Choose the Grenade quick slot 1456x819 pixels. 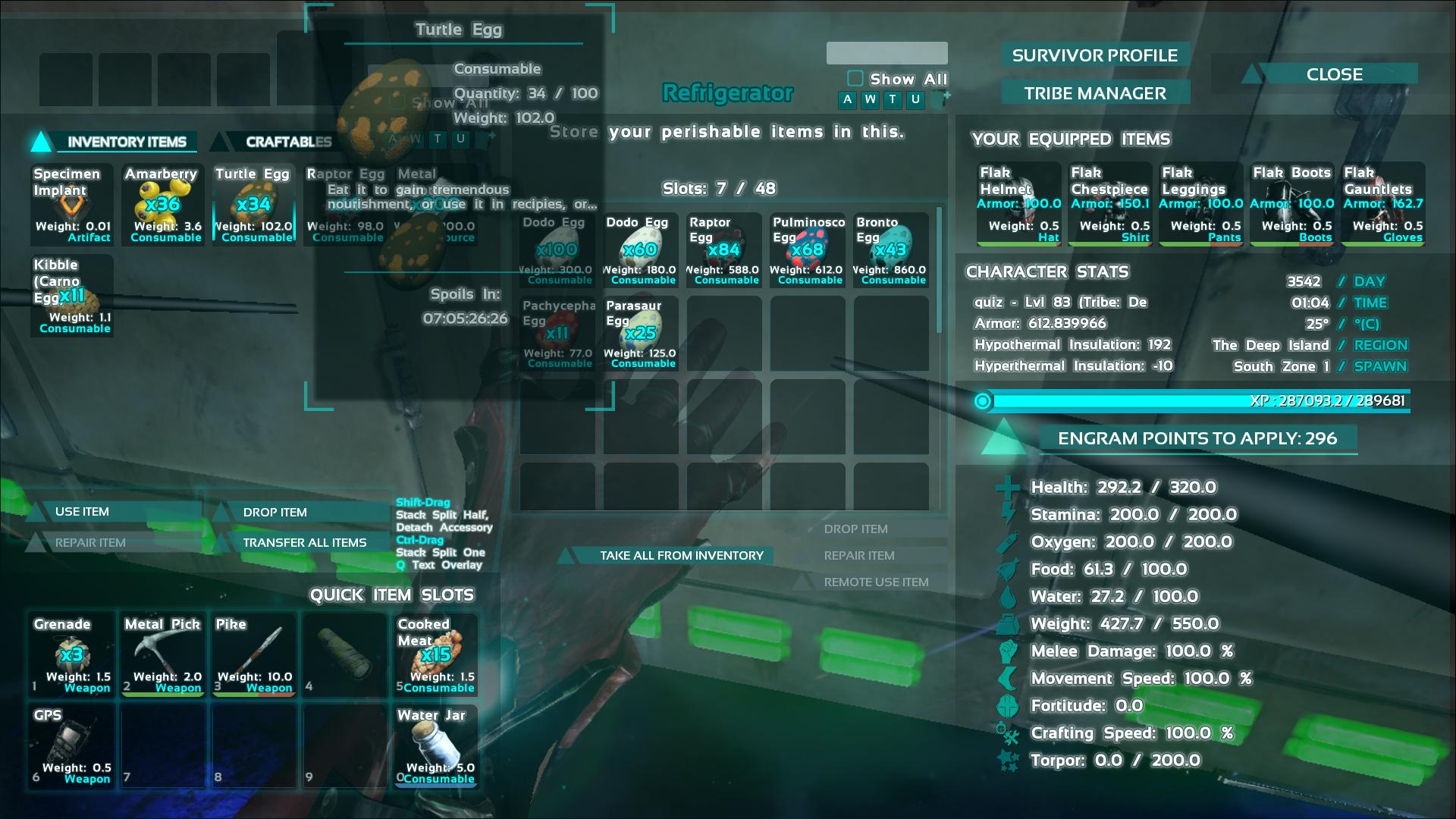(72, 655)
